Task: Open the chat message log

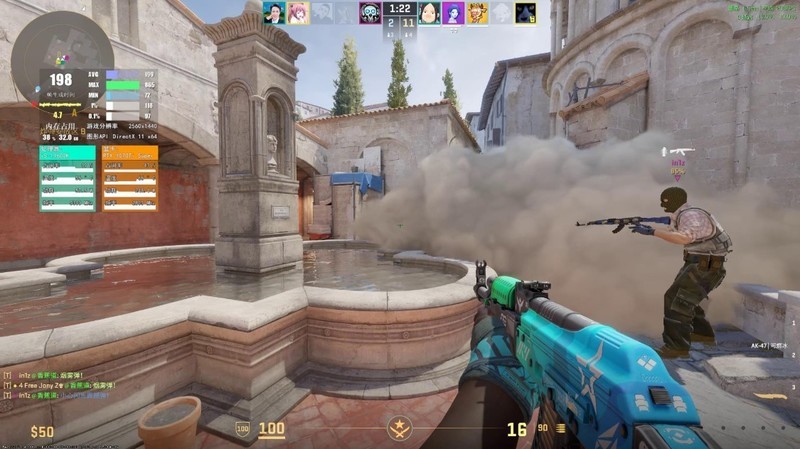Action: click(60, 385)
